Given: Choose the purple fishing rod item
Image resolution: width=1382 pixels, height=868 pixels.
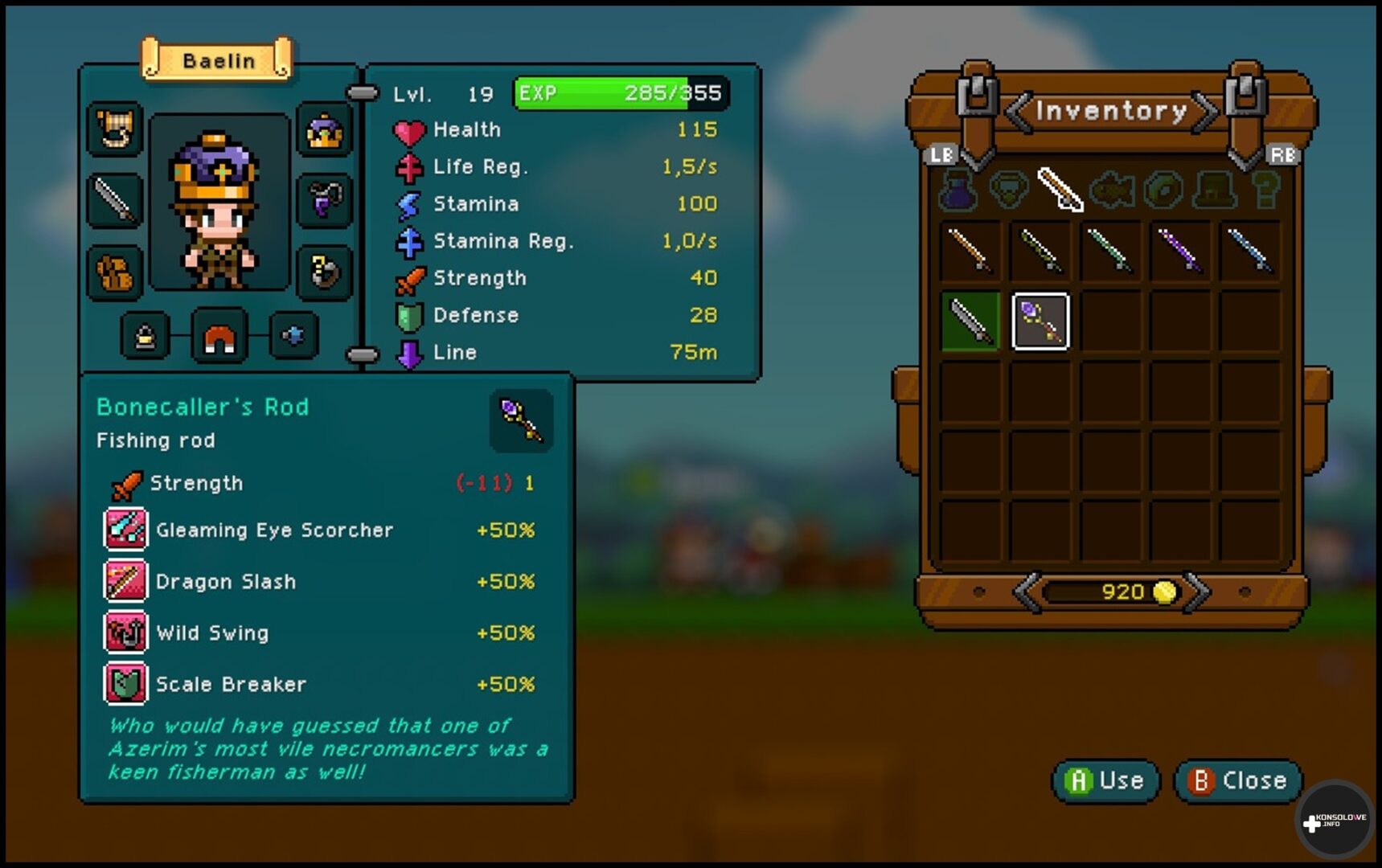Looking at the screenshot, I should (1179, 251).
